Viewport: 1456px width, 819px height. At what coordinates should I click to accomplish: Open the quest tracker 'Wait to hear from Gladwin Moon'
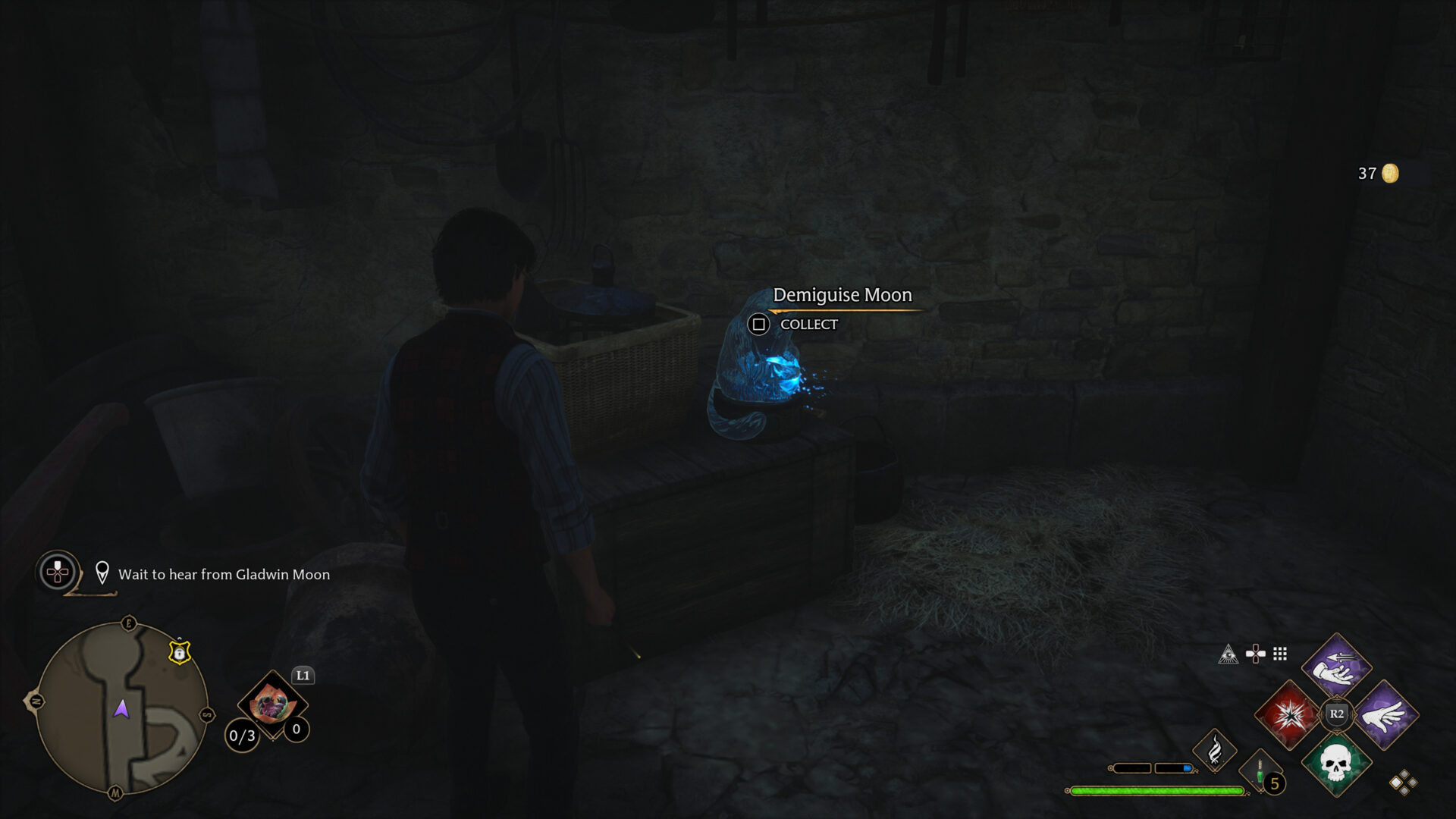tap(224, 575)
